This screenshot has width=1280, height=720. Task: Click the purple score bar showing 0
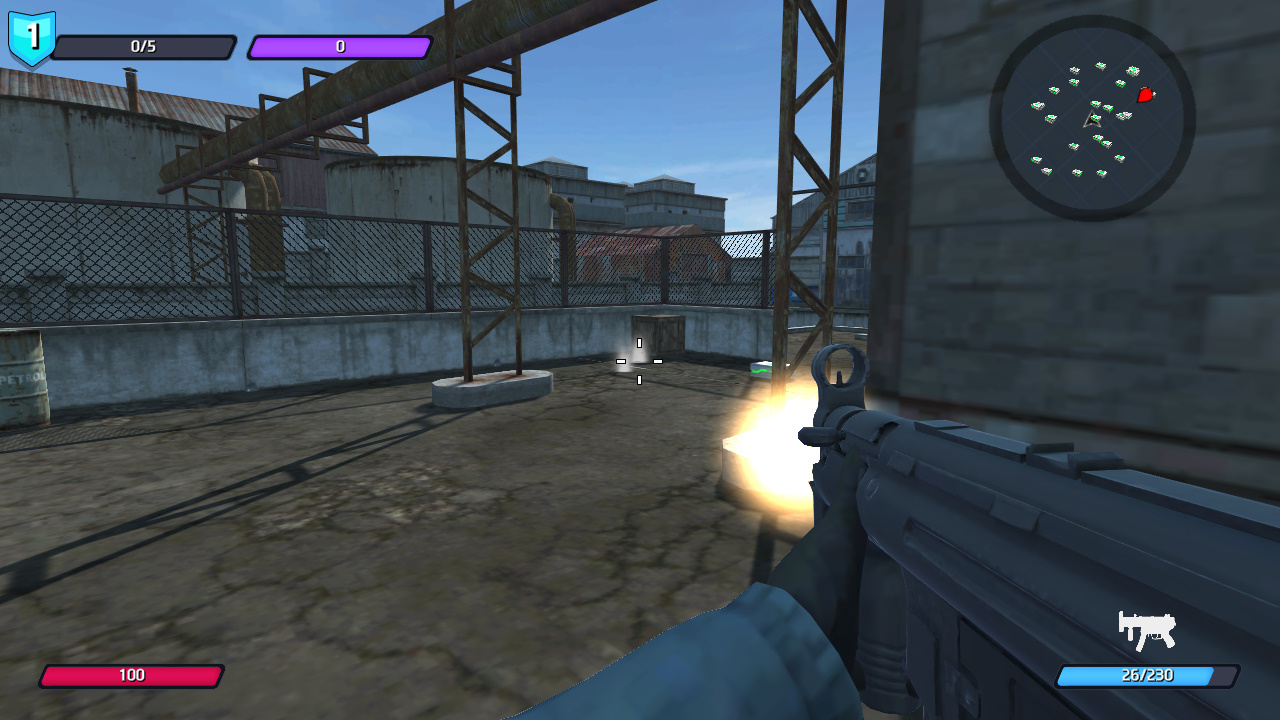tap(338, 44)
